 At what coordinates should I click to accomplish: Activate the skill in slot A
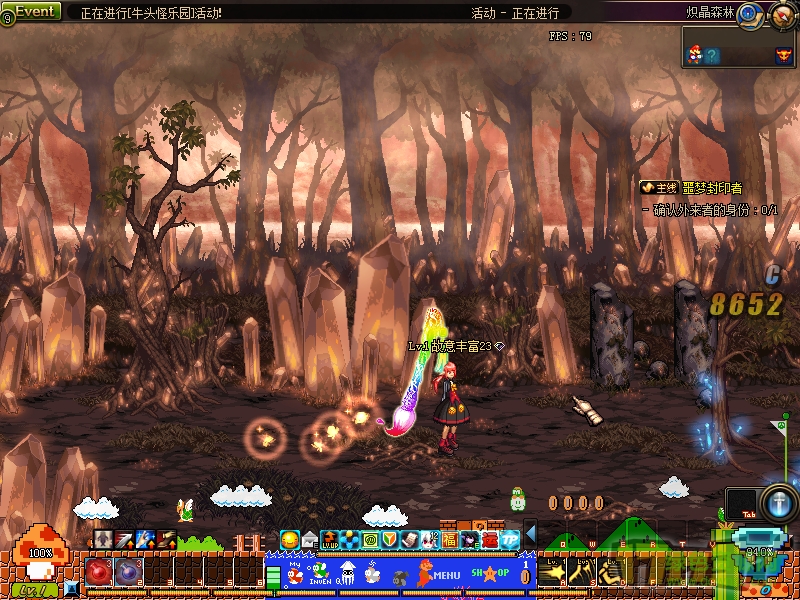551,572
